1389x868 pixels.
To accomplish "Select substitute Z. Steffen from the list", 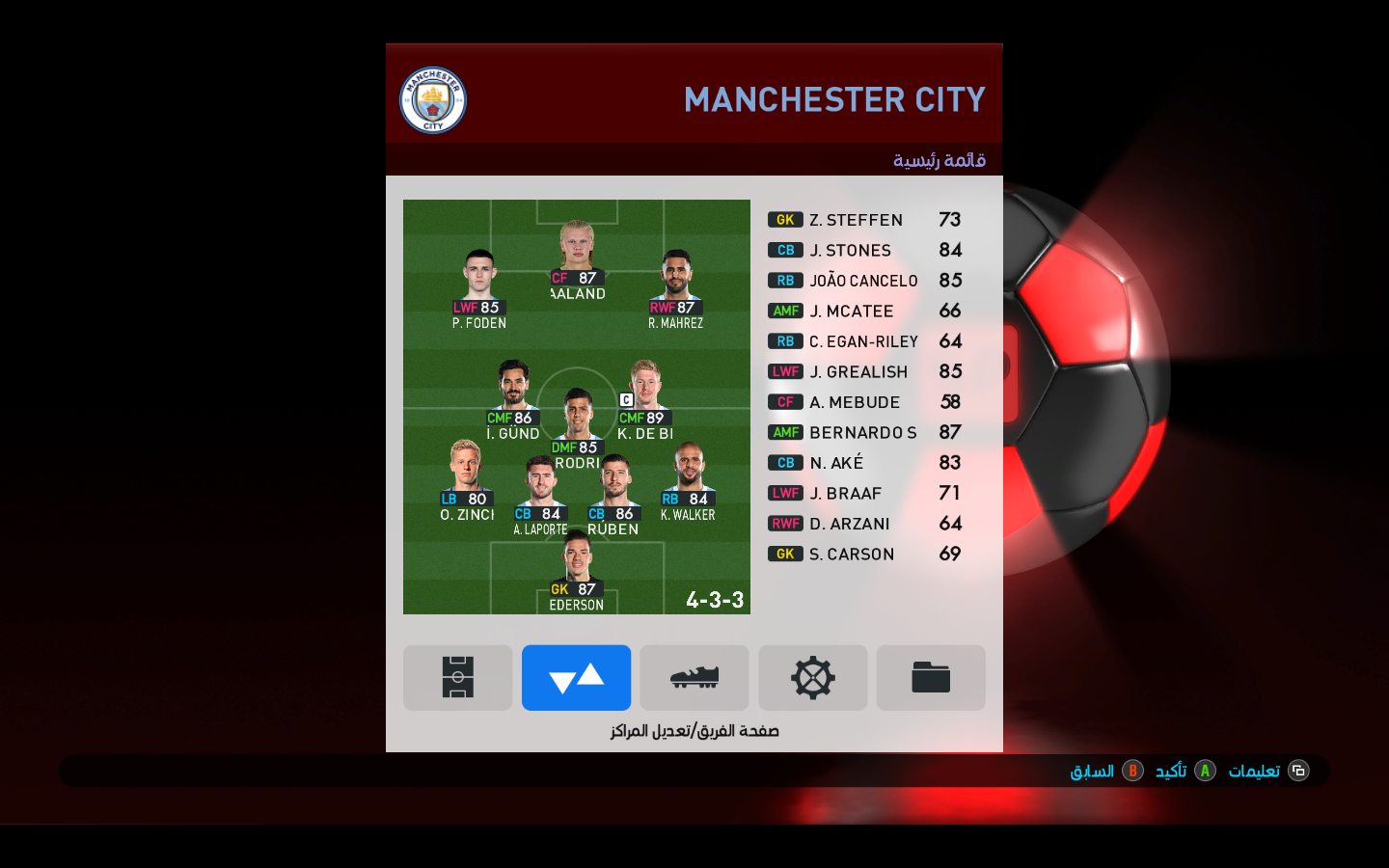I will pyautogui.click(x=856, y=220).
